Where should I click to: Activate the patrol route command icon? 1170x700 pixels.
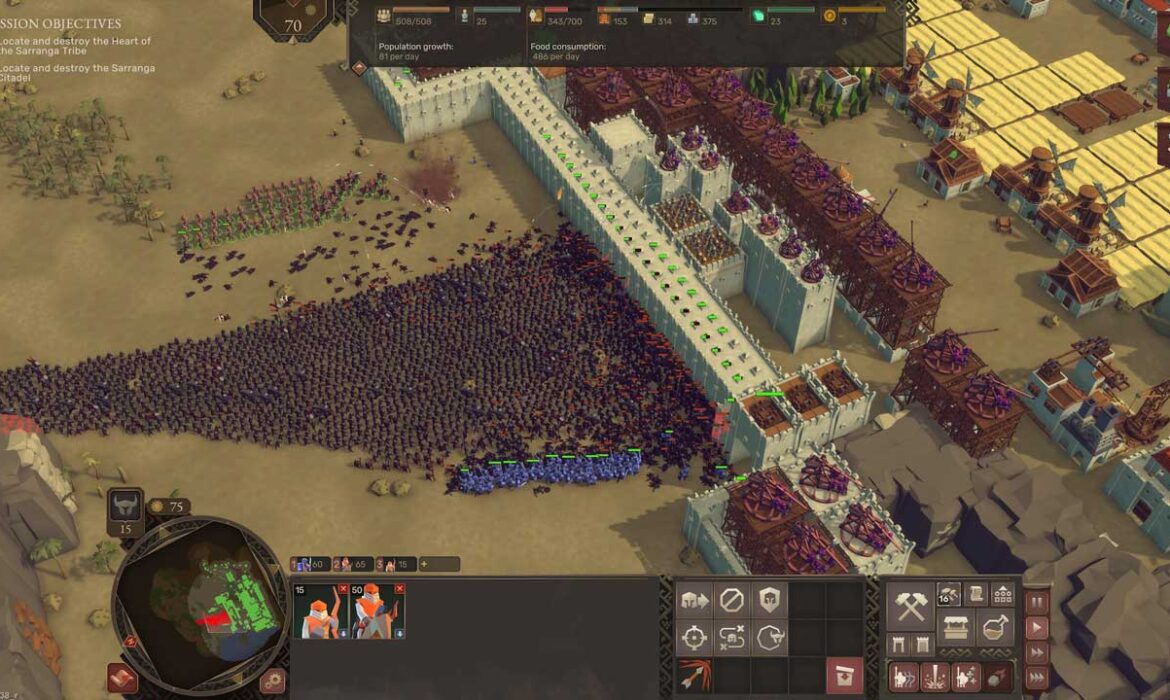point(732,637)
